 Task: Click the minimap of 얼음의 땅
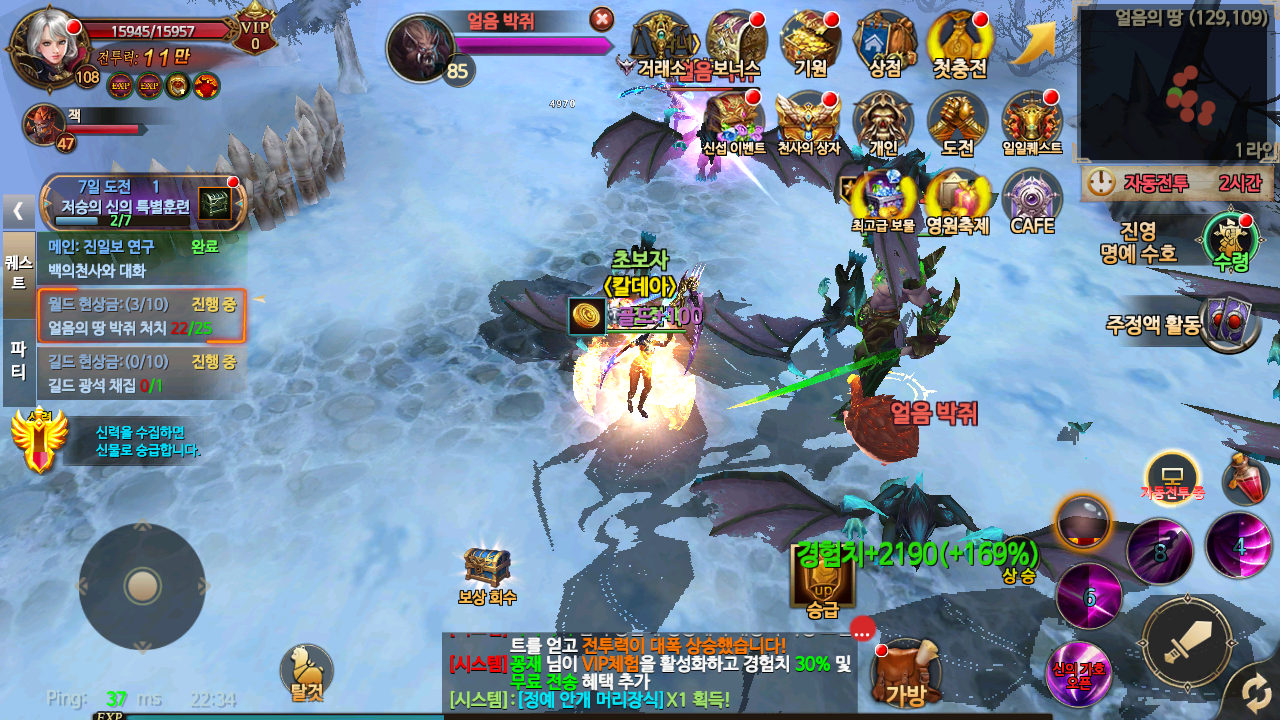click(x=1176, y=85)
